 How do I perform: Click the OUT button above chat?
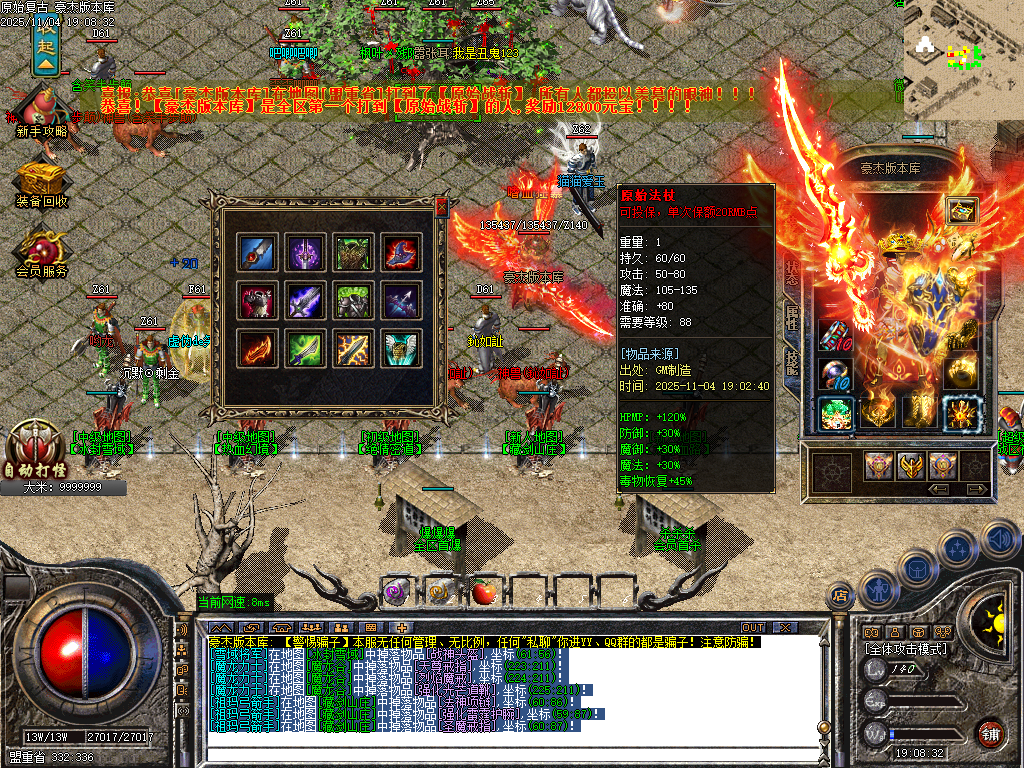pyautogui.click(x=753, y=627)
